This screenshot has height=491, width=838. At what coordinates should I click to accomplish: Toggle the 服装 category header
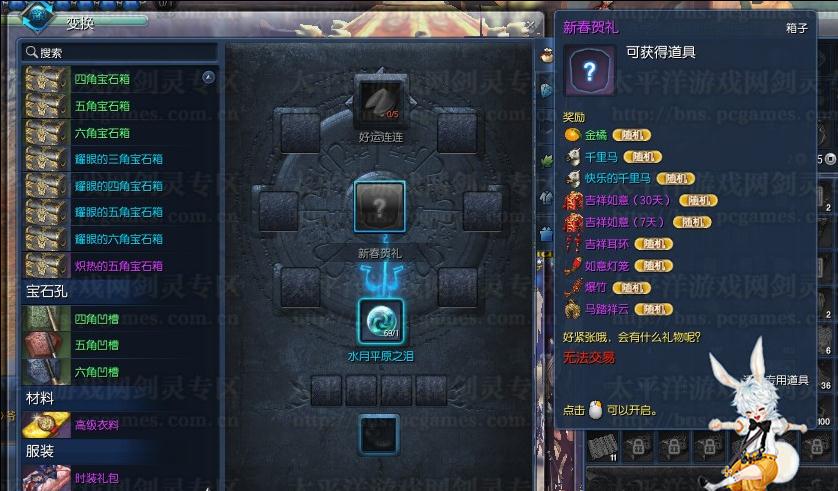coord(40,451)
